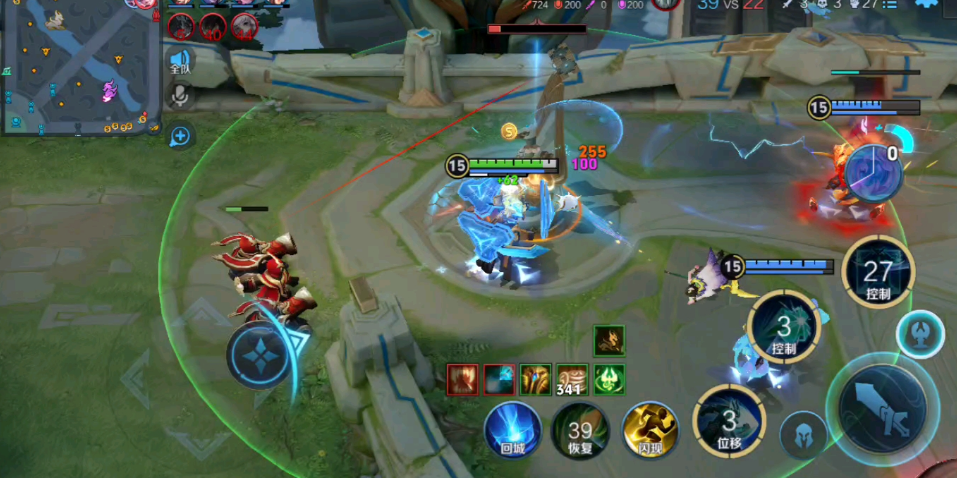Open the quick chat bubble with plus sign

coord(180,136)
